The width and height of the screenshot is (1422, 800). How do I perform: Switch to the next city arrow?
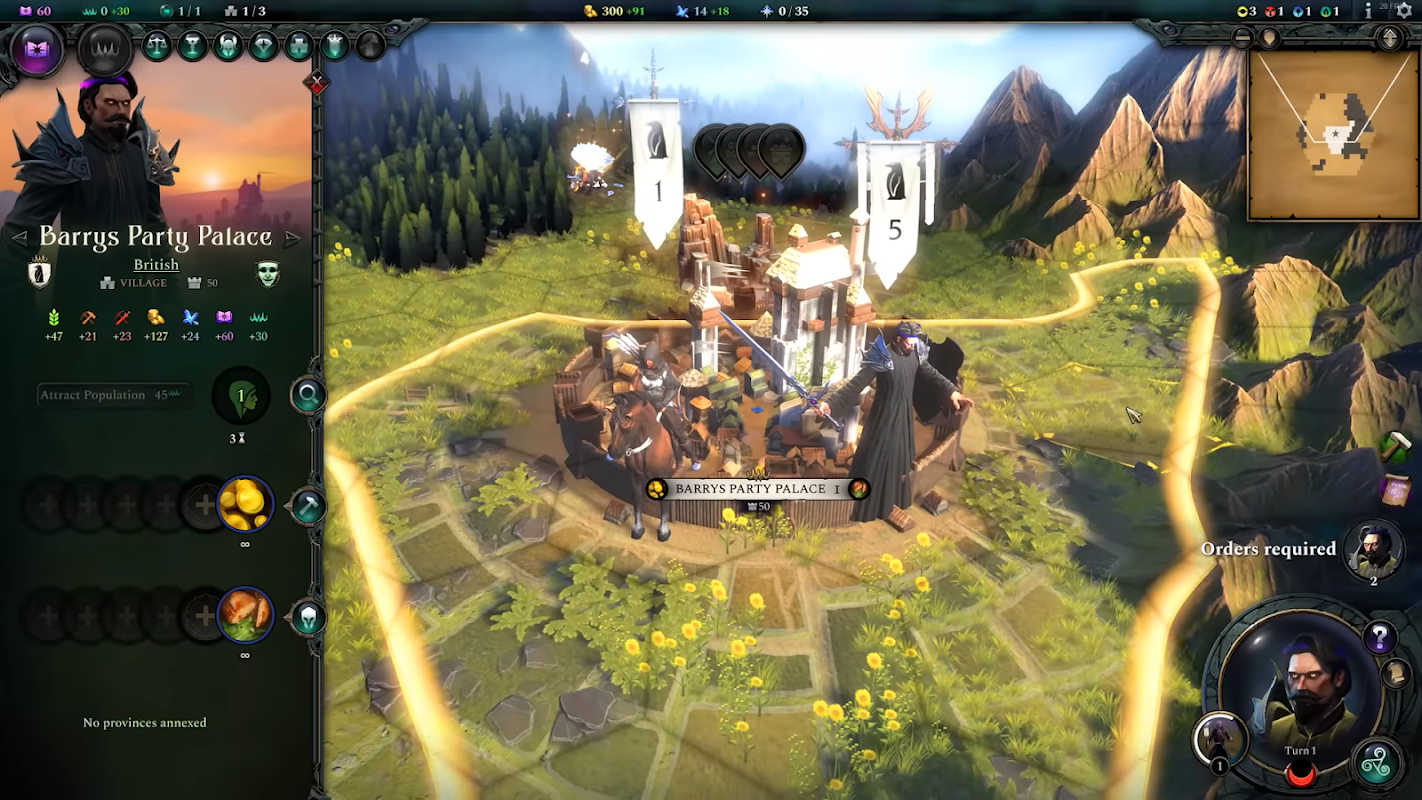pos(292,238)
